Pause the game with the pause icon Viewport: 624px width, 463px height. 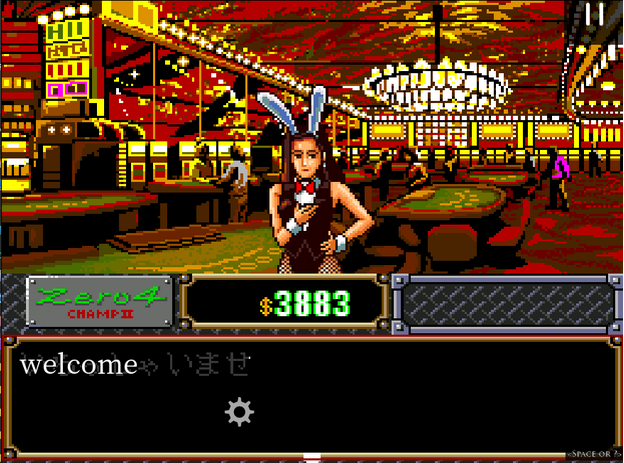pyautogui.click(x=593, y=16)
